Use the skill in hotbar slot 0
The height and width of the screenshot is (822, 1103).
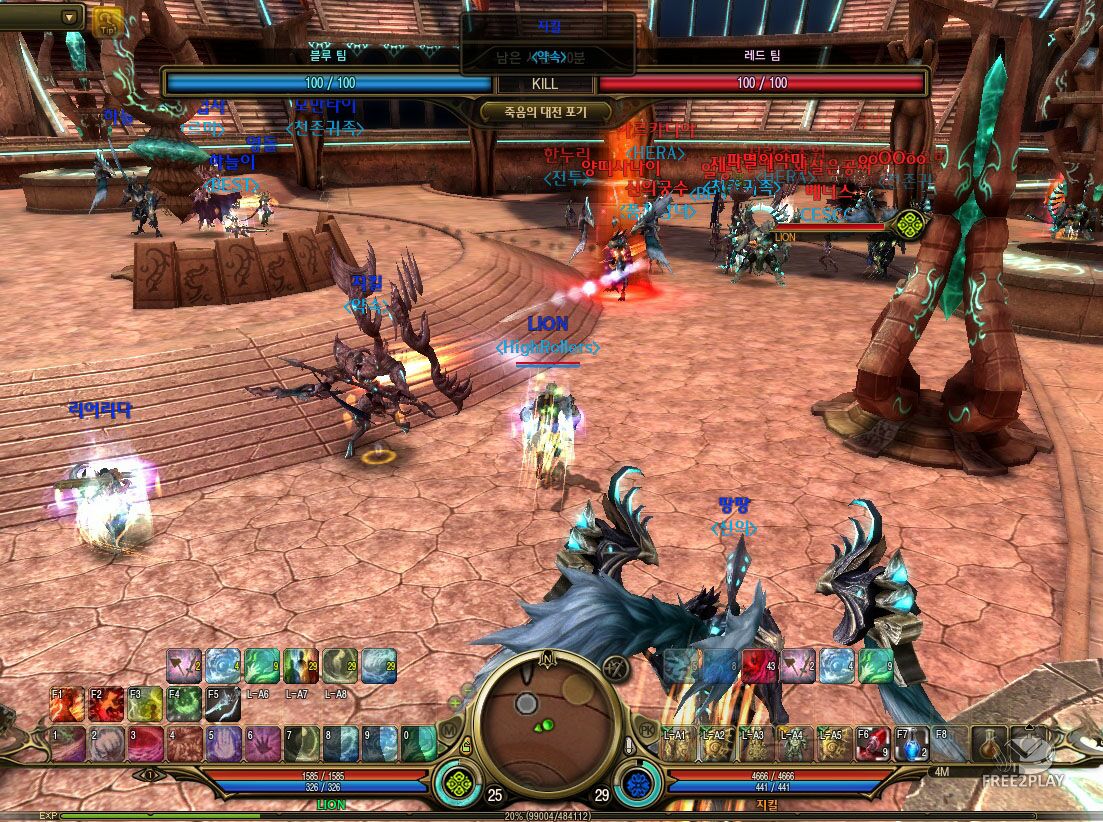[418, 745]
